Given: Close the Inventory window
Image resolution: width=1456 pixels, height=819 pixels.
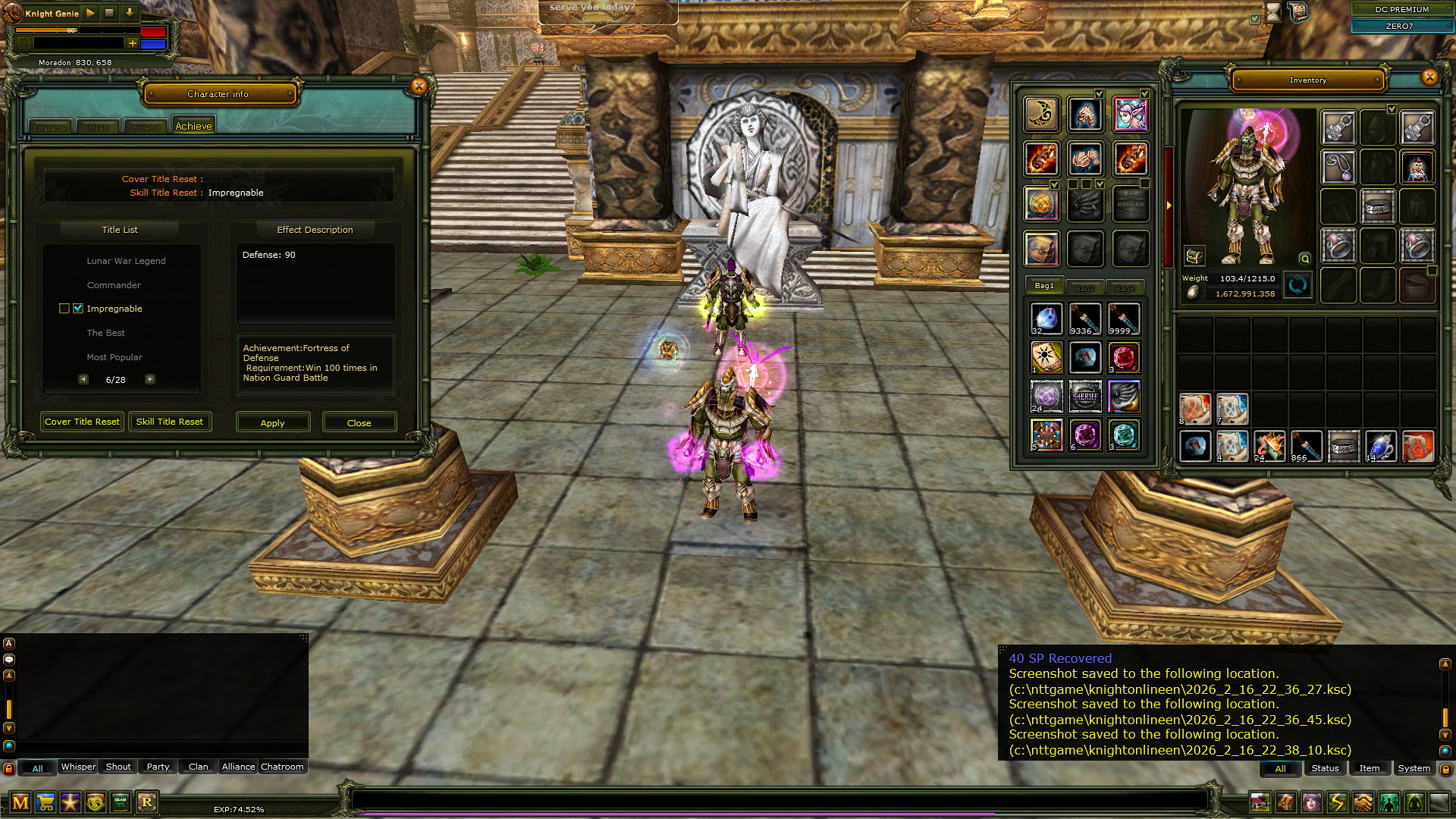Looking at the screenshot, I should 1429,77.
